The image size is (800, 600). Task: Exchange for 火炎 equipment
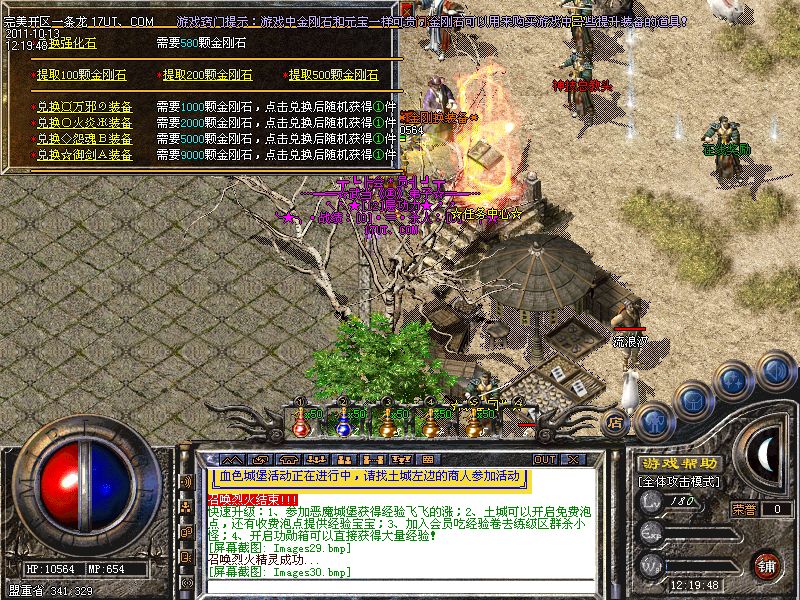(x=85, y=123)
